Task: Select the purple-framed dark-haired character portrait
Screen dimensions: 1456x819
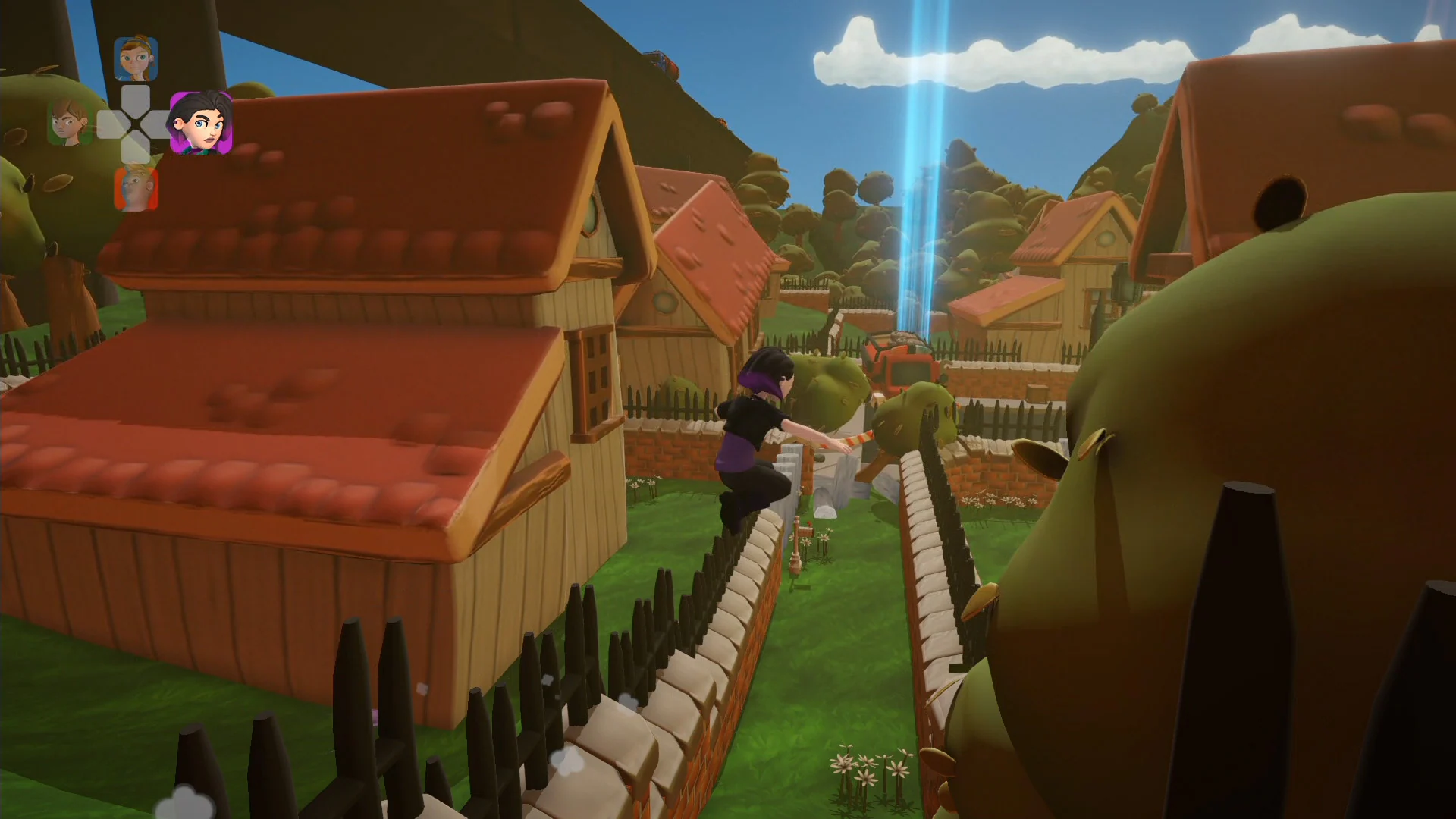Action: pyautogui.click(x=201, y=121)
